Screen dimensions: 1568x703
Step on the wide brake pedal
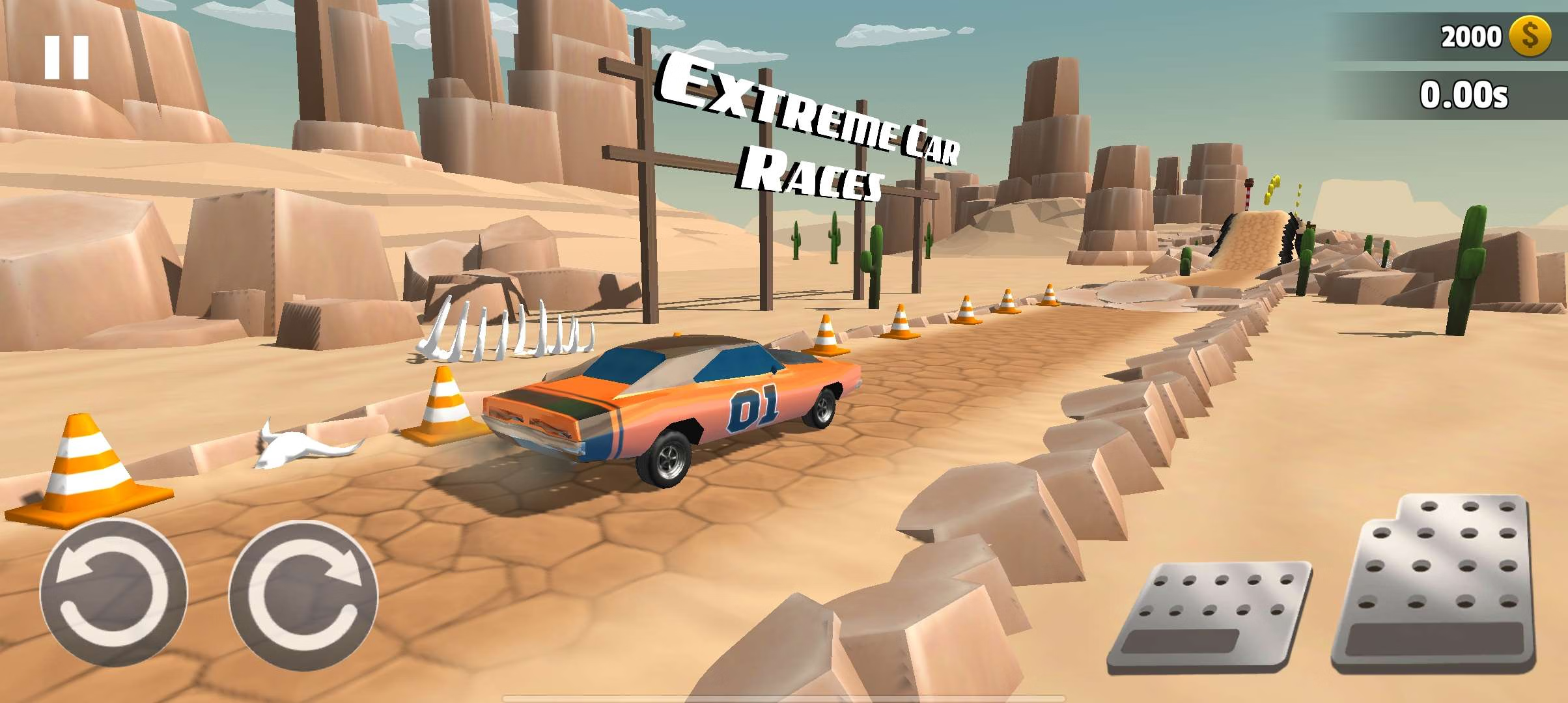[x=1210, y=616]
